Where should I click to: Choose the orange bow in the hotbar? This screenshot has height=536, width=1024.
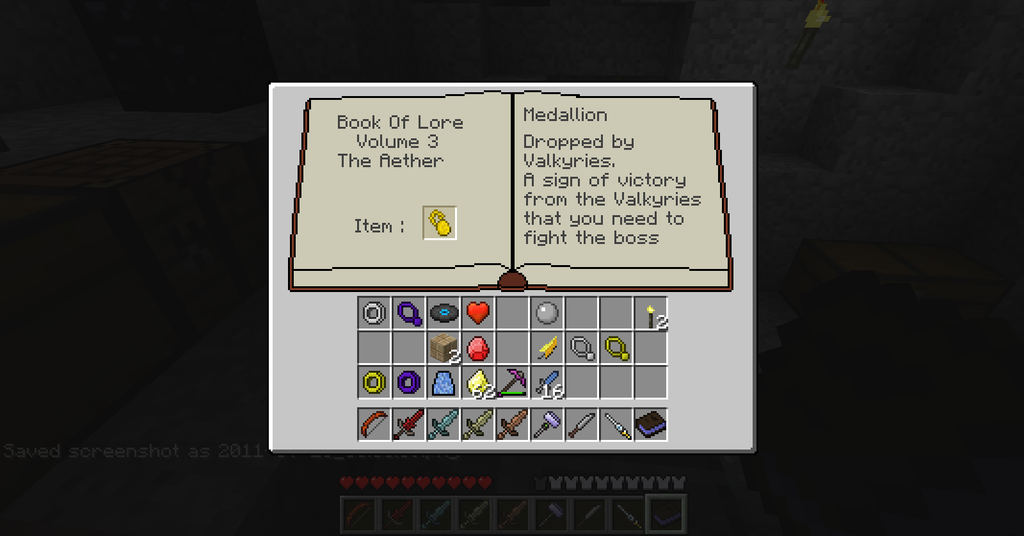tap(374, 424)
